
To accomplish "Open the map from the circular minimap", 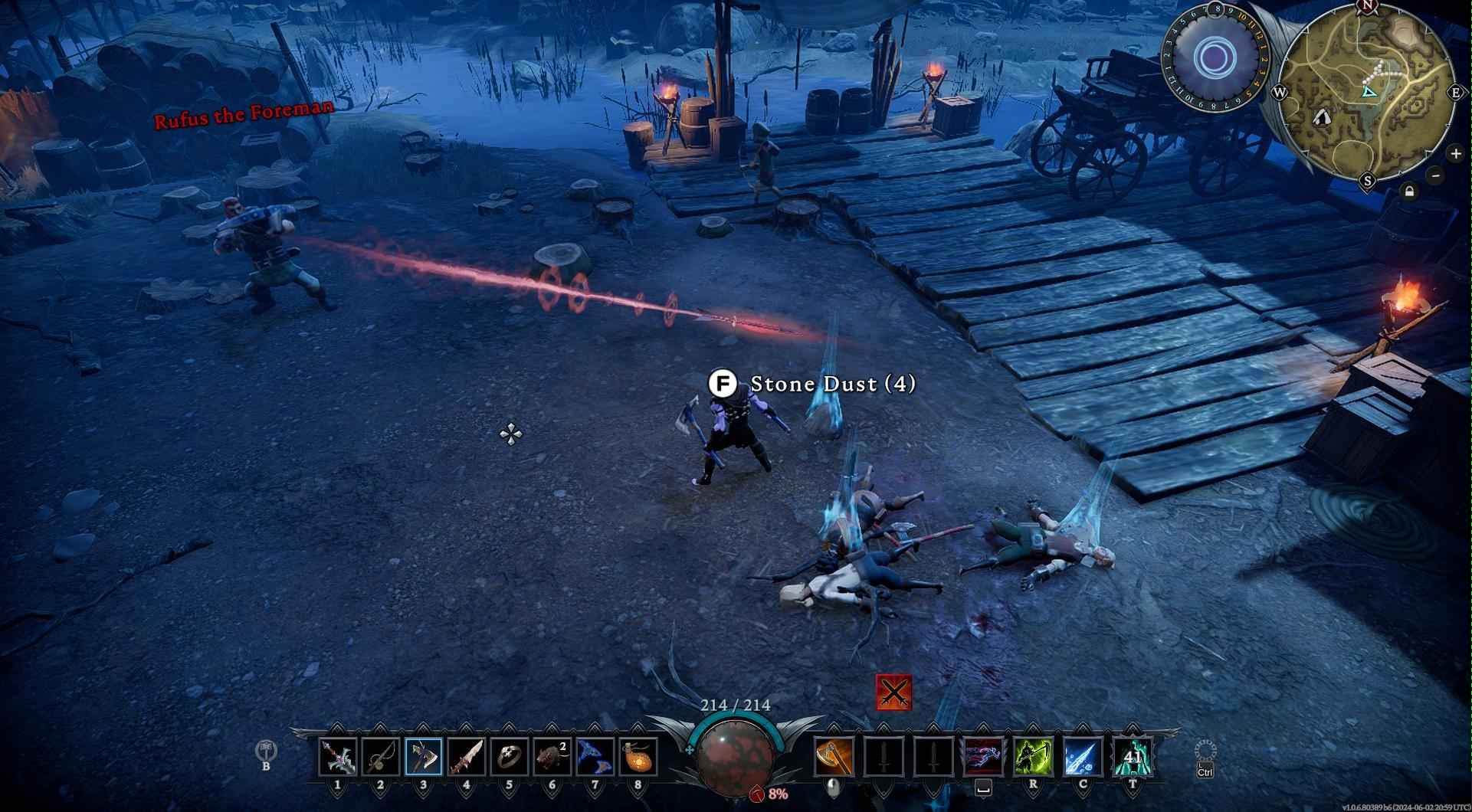I will tap(1368, 90).
